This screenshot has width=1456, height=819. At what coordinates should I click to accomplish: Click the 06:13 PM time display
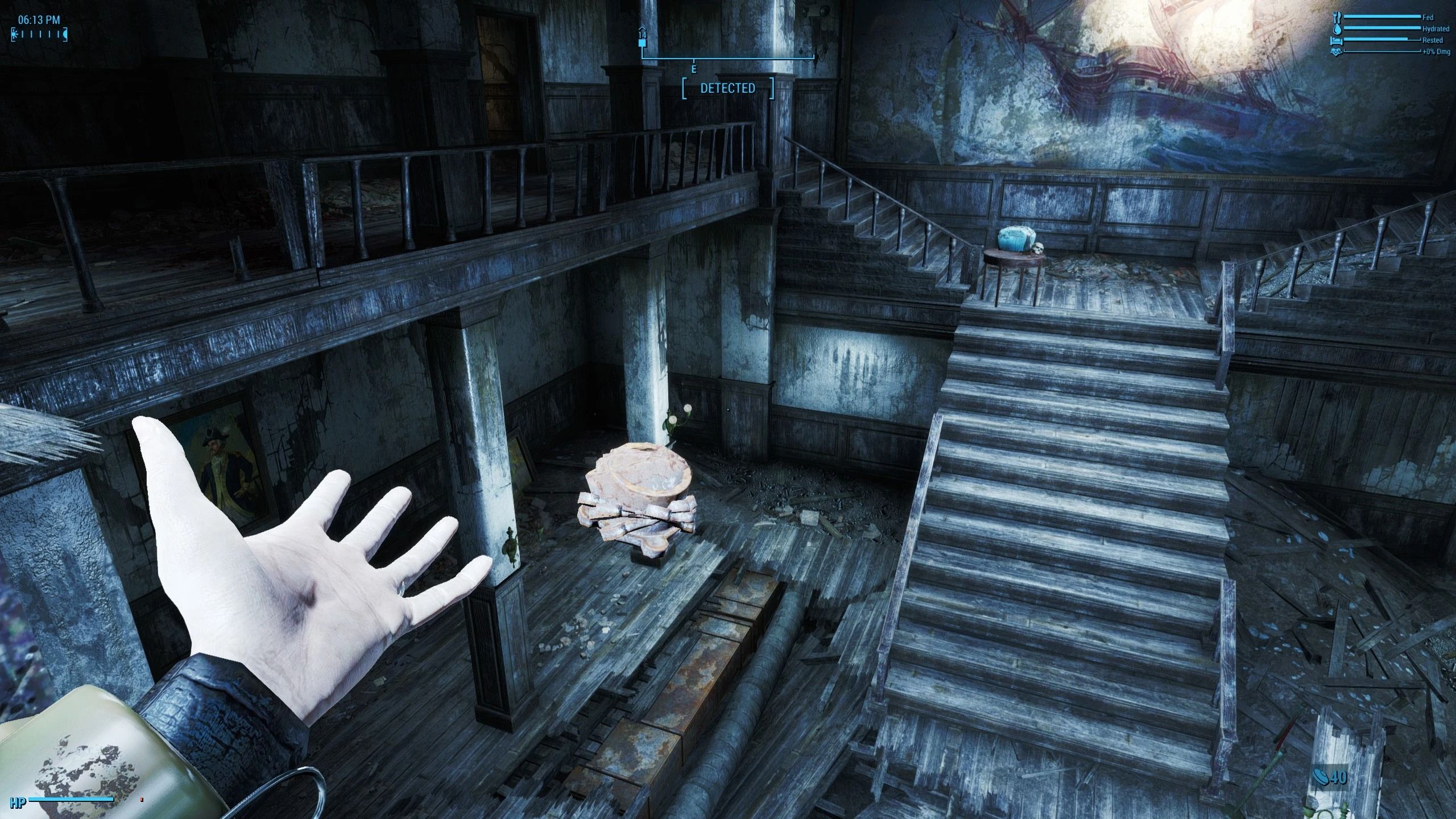point(39,19)
